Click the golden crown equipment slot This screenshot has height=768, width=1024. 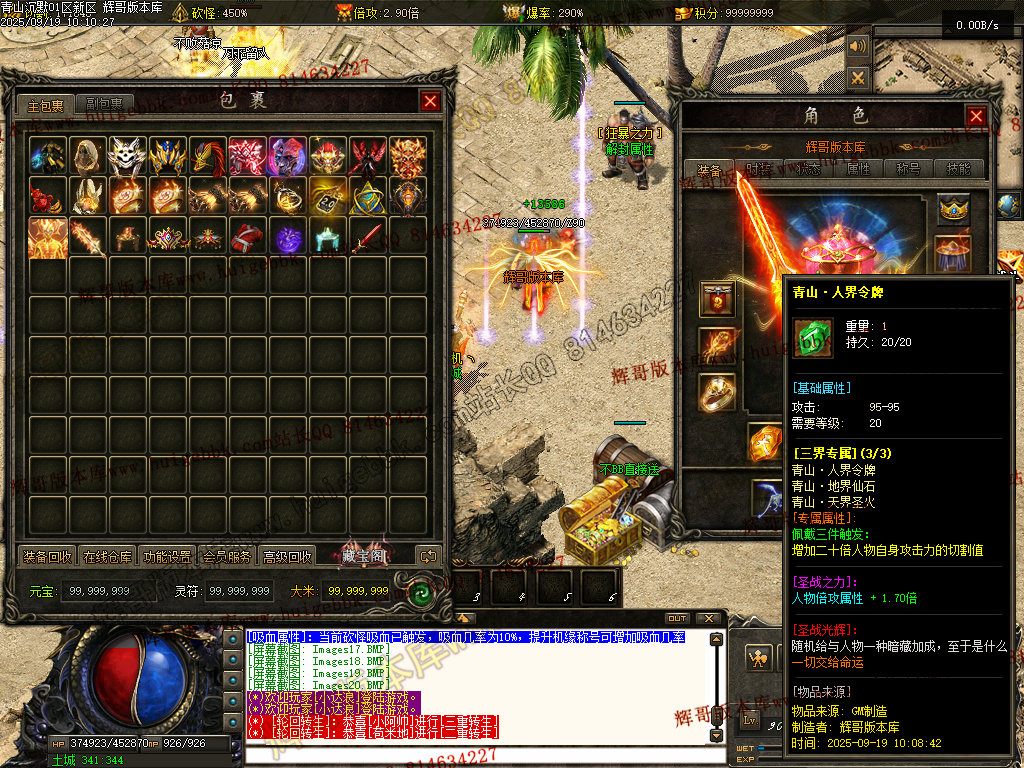(953, 209)
